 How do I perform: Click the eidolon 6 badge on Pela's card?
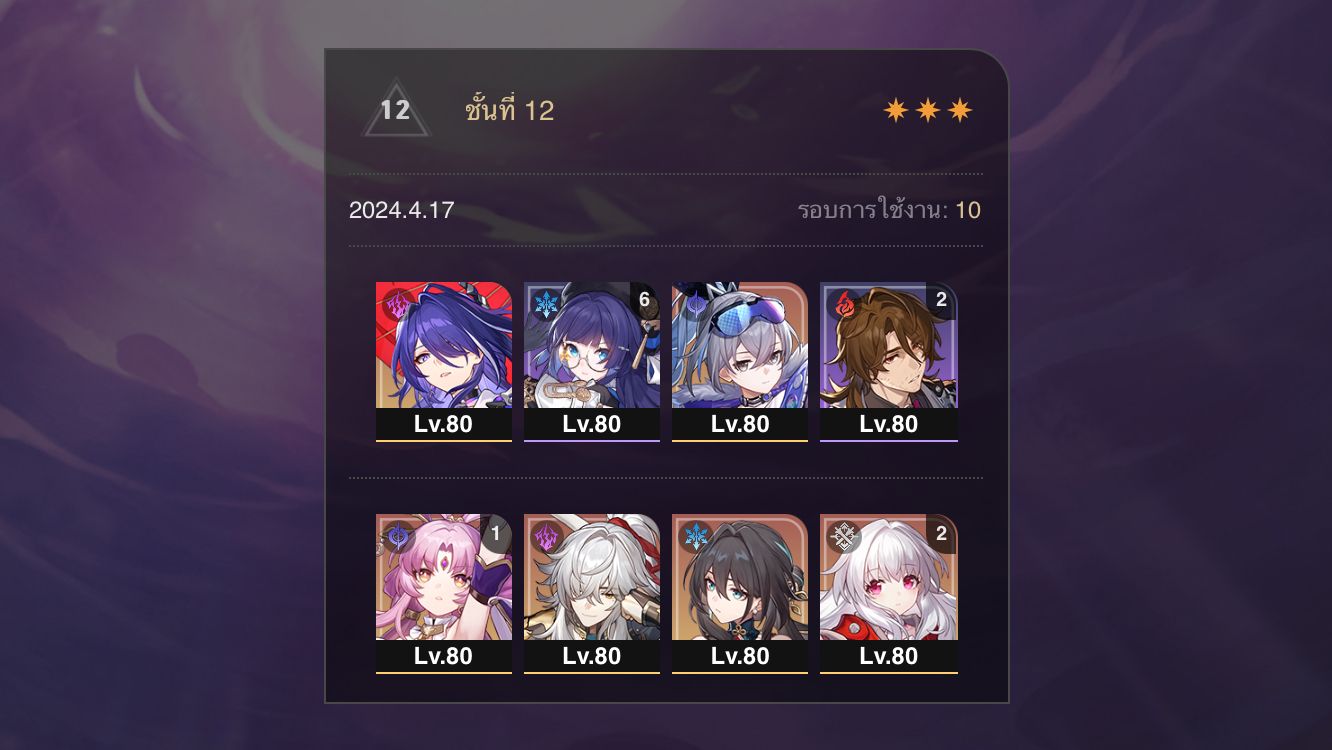644,297
